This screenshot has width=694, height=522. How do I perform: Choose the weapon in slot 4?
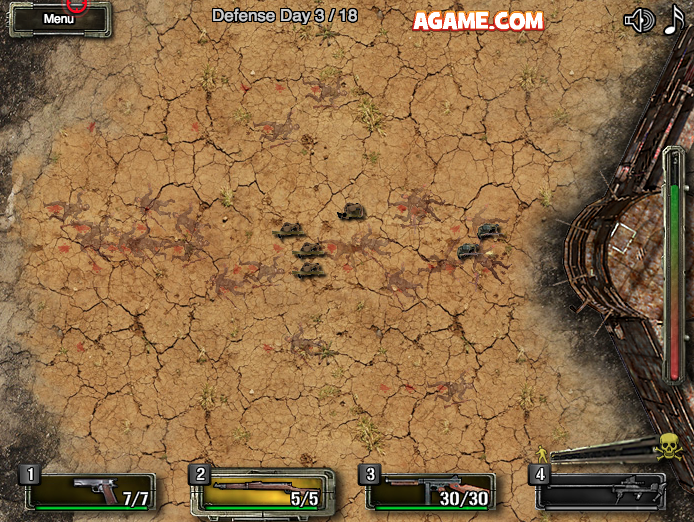tap(598, 491)
